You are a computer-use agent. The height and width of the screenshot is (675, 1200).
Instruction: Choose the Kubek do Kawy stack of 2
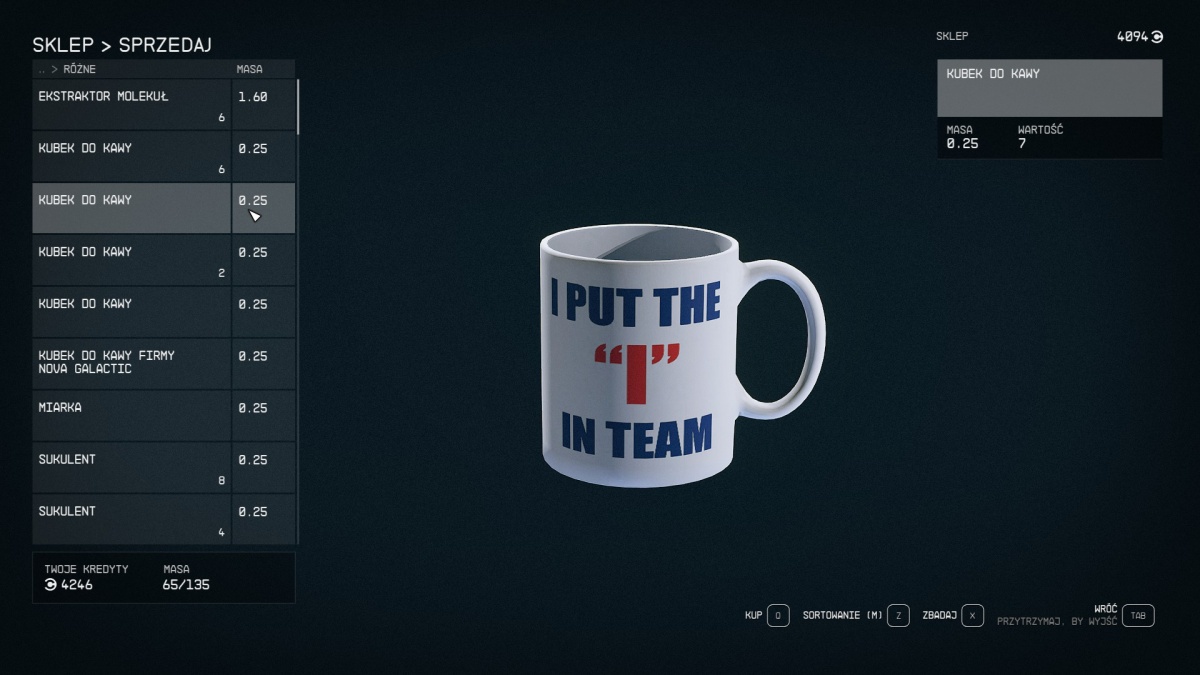(x=131, y=260)
